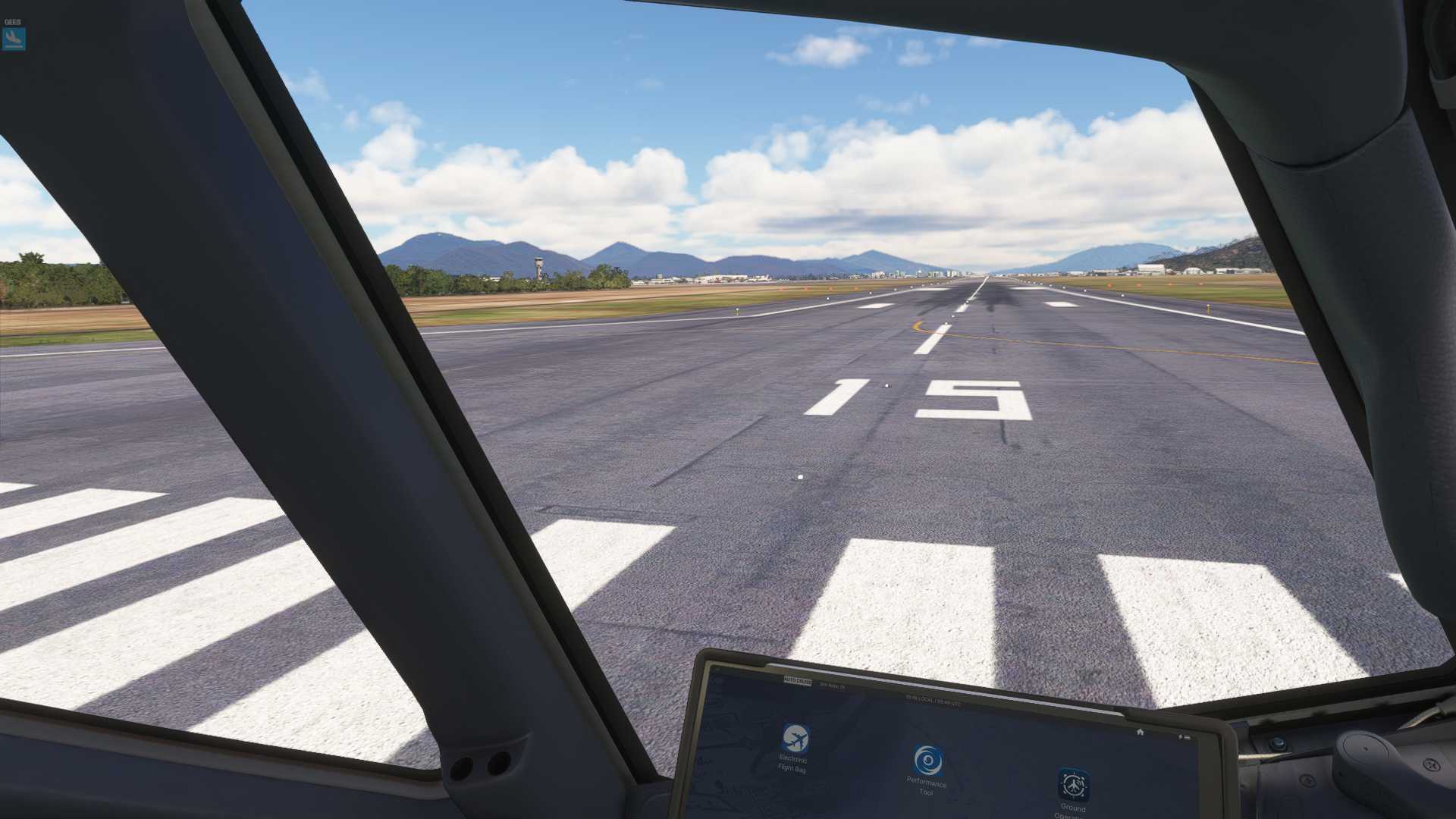1456x819 pixels.
Task: Open the Ground Operations app
Action: click(x=1073, y=785)
